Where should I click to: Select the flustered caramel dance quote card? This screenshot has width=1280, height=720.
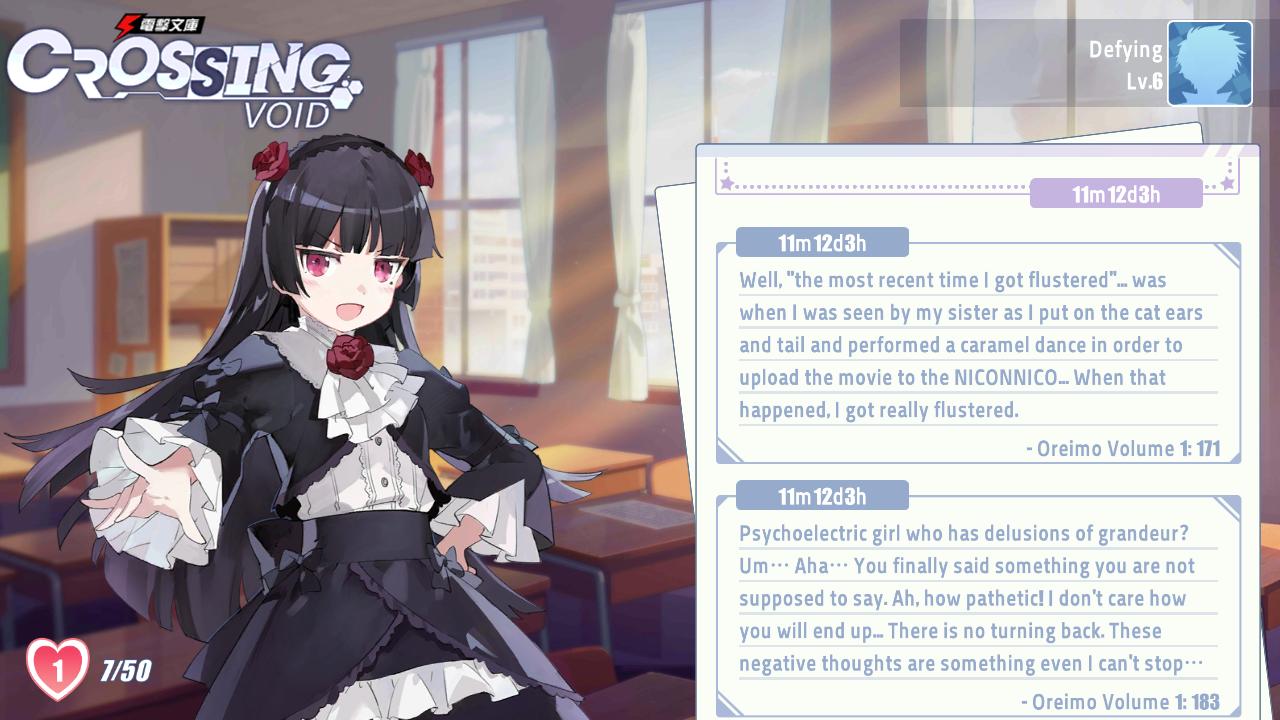975,345
